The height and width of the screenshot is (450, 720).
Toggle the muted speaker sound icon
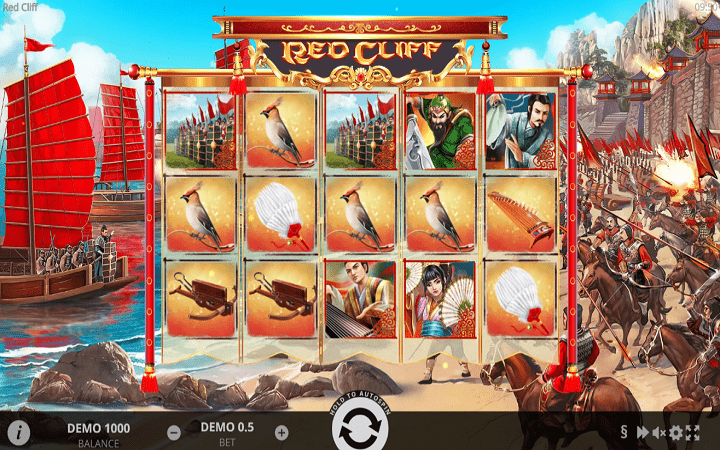(x=659, y=433)
